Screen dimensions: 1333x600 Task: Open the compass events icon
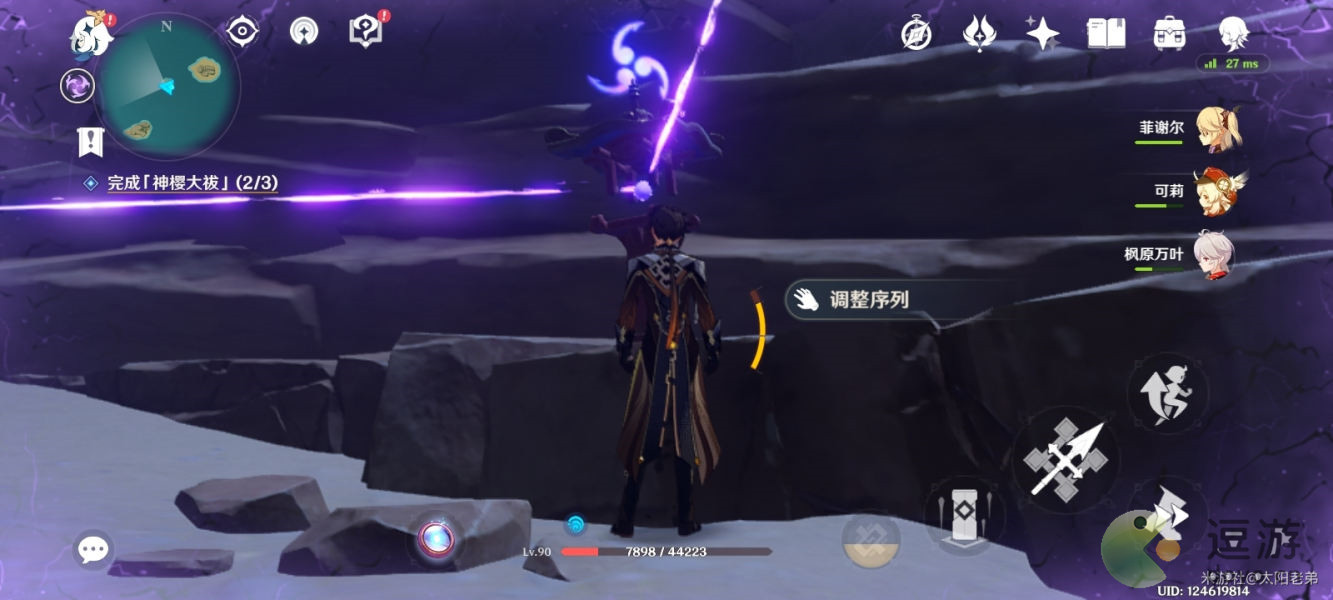pos(916,34)
